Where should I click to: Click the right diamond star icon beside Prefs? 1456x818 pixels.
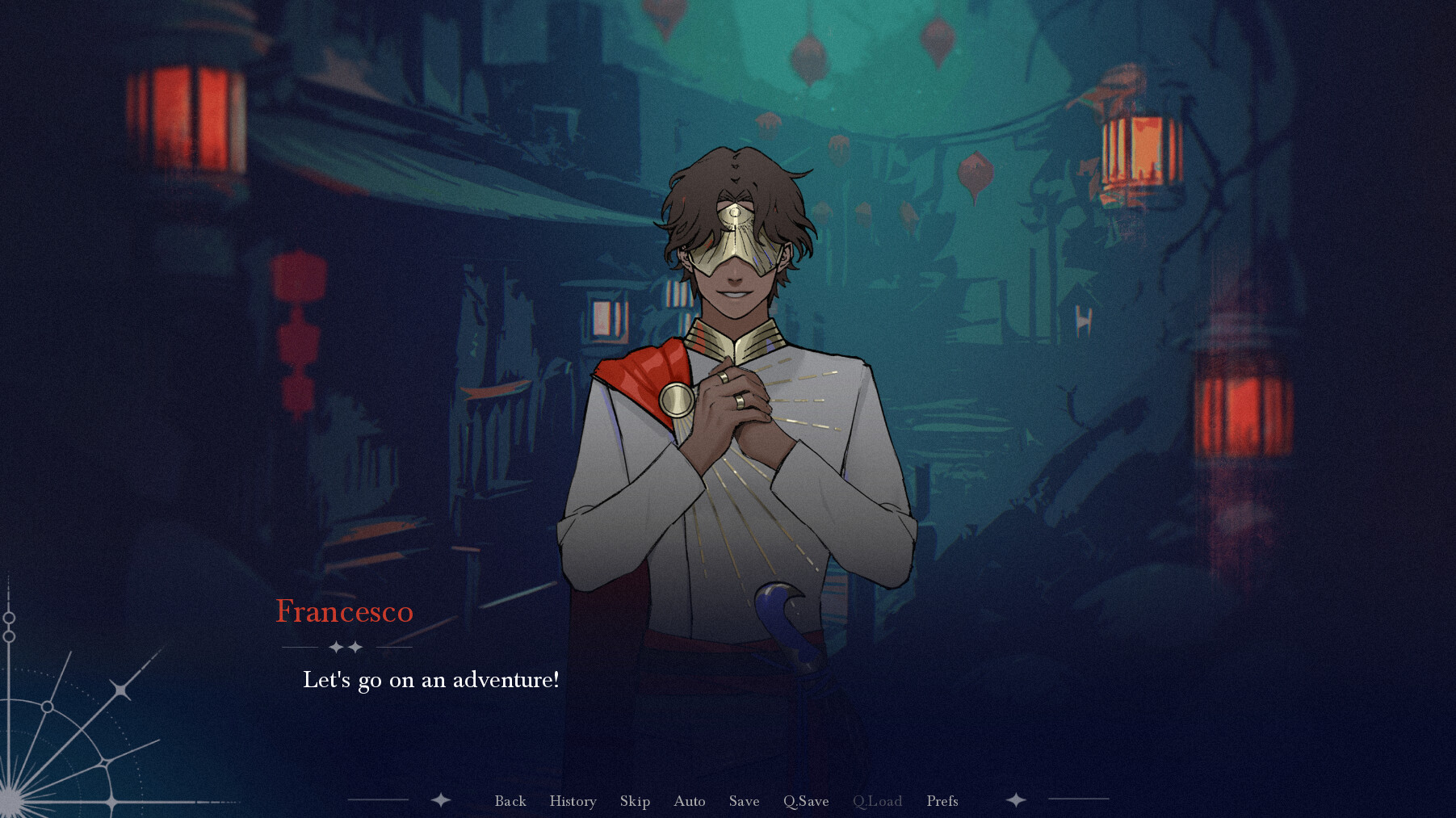[x=1014, y=800]
